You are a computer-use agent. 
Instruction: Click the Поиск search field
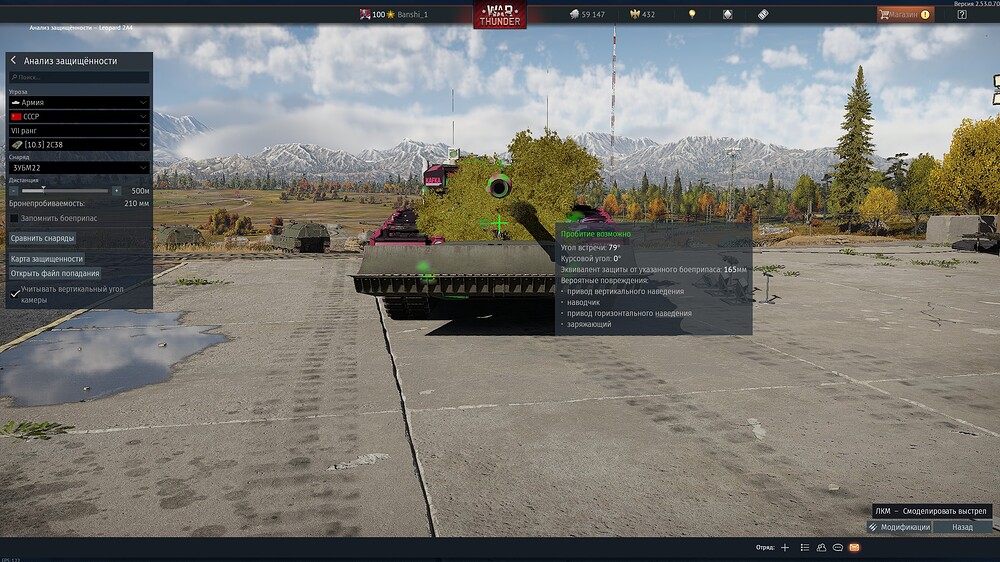(80, 77)
